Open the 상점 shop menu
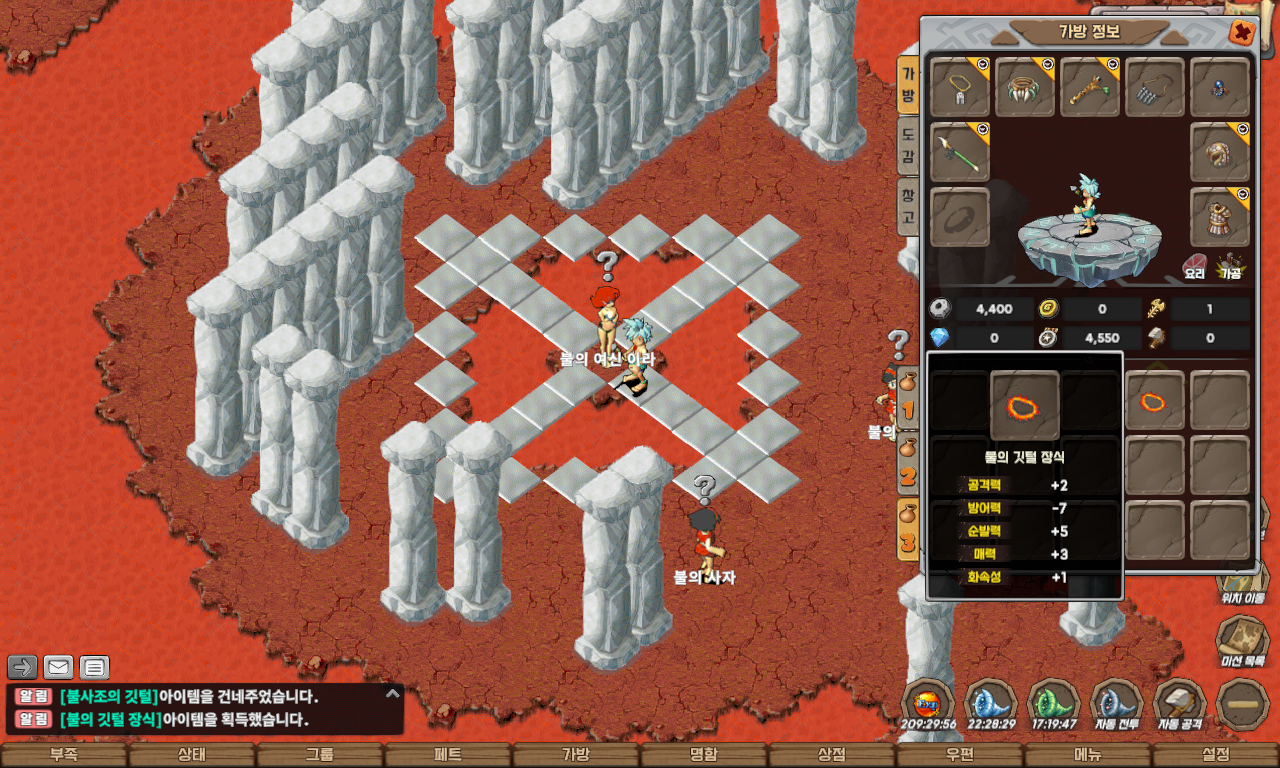Screen dimensions: 1280x768 click(x=832, y=755)
